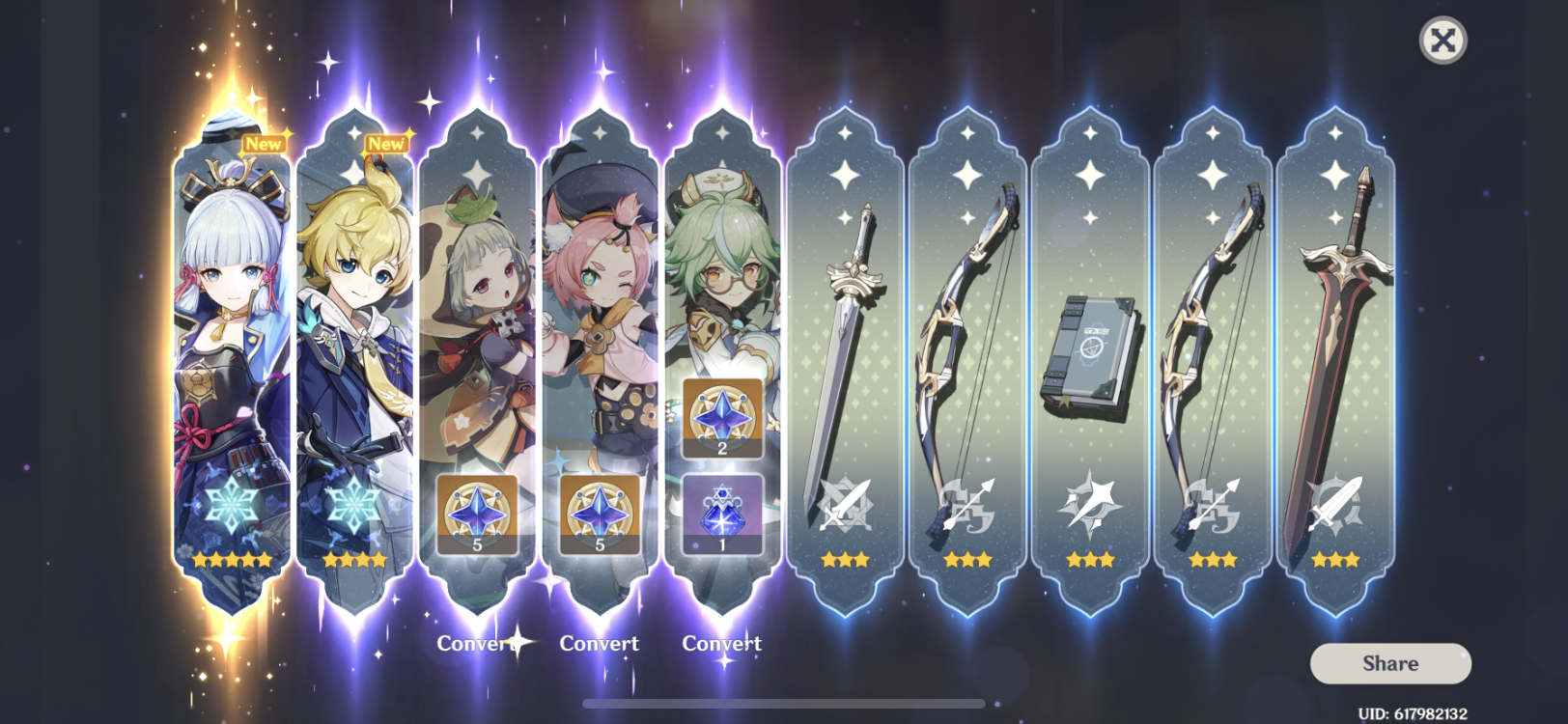Click the bow emblem icon on the Slingshot card

(x=966, y=506)
